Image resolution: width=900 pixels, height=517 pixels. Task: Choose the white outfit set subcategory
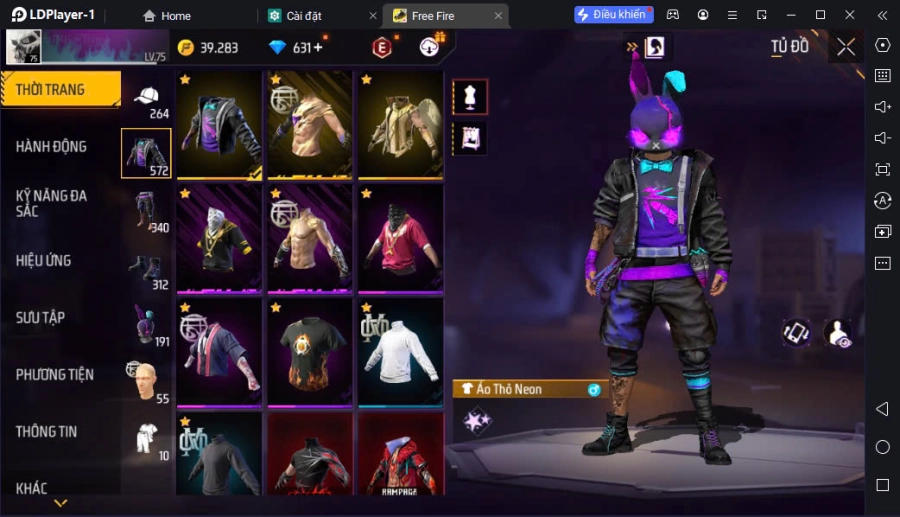coord(147,440)
